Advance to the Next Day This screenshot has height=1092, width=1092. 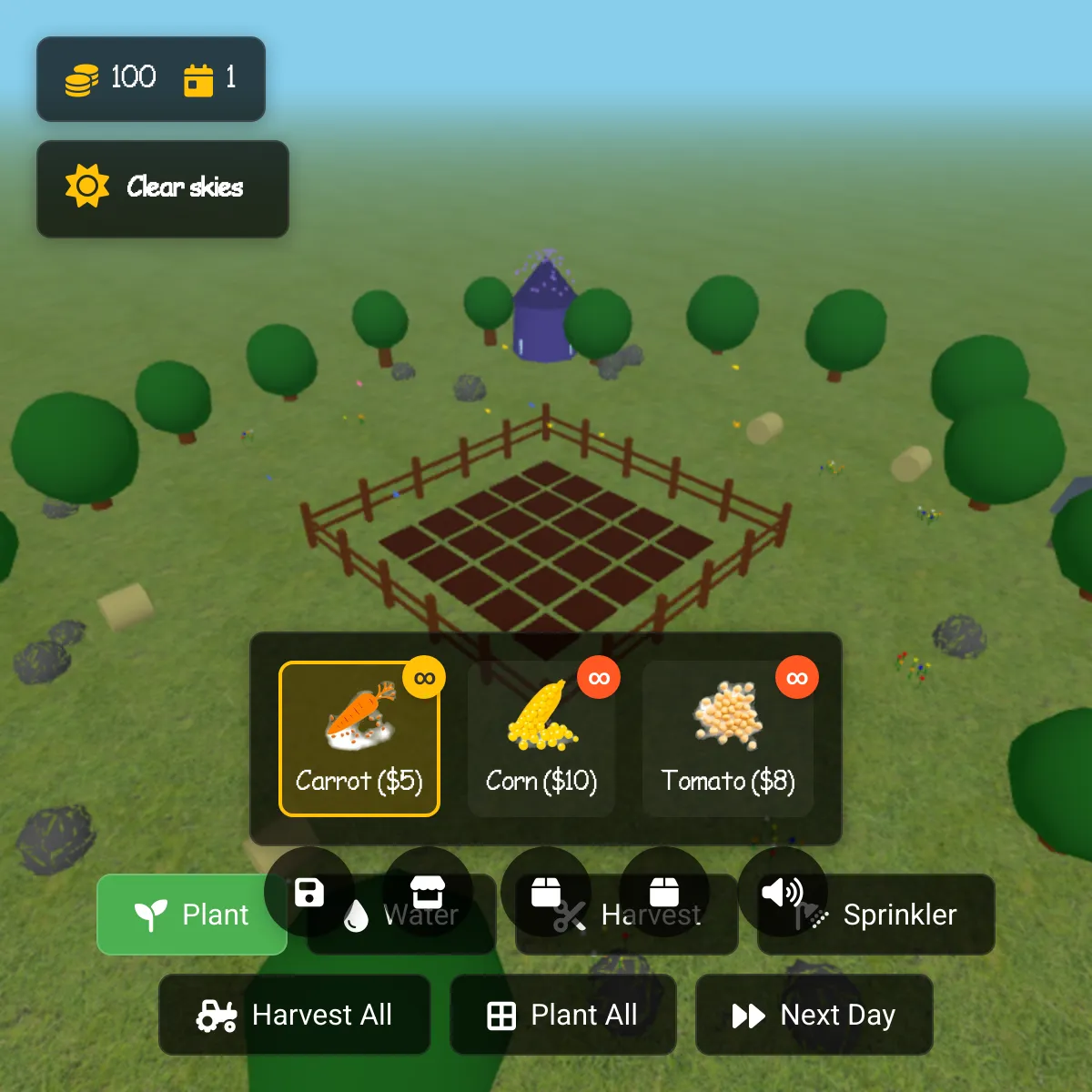(x=814, y=1015)
